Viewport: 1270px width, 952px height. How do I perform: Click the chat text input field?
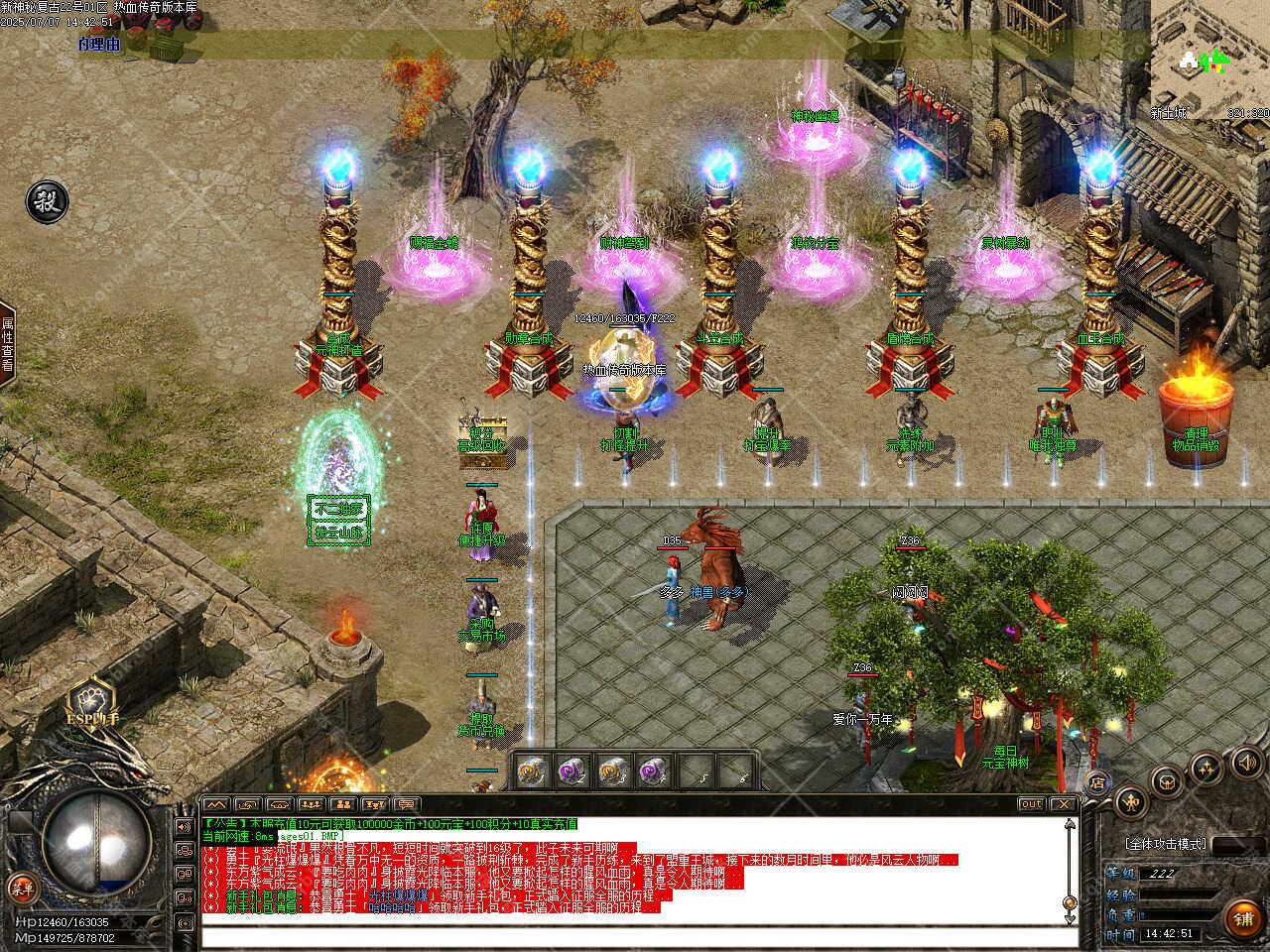click(x=635, y=937)
